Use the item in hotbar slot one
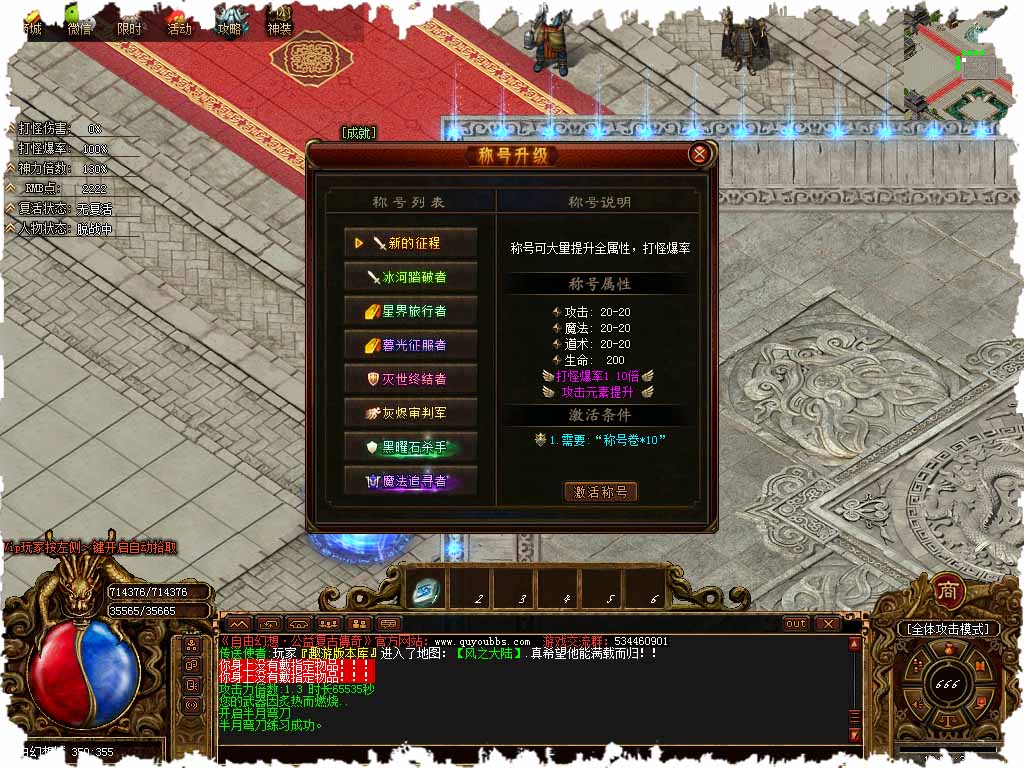 (x=425, y=593)
